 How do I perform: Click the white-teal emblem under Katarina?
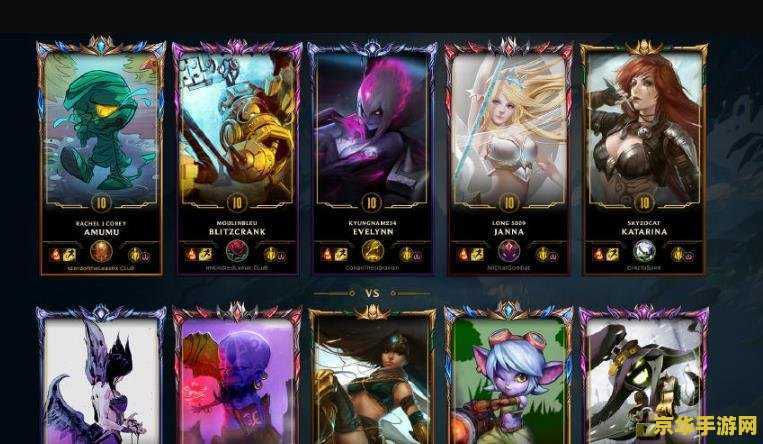(x=643, y=252)
